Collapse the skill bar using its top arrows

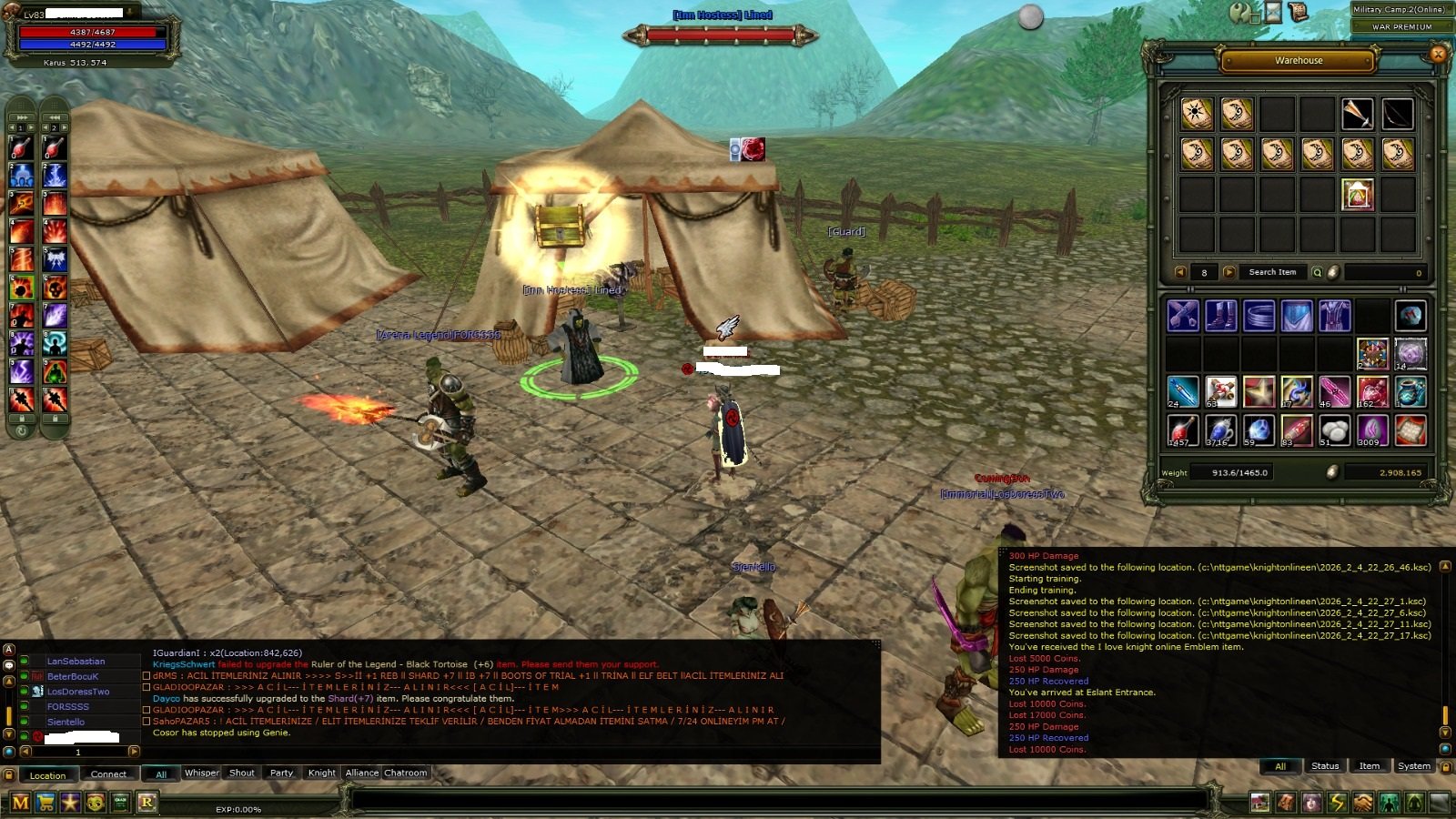click(21, 116)
